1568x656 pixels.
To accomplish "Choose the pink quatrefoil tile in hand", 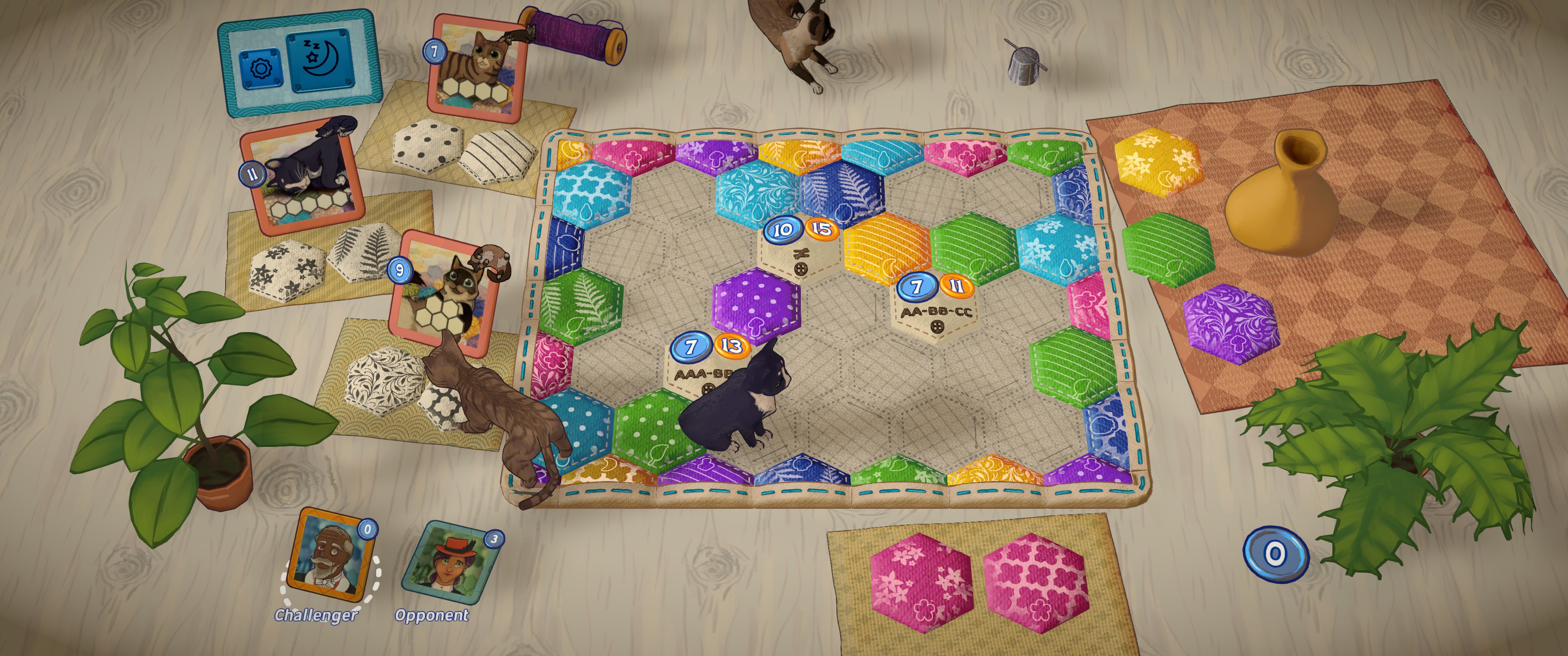I will (1034, 582).
